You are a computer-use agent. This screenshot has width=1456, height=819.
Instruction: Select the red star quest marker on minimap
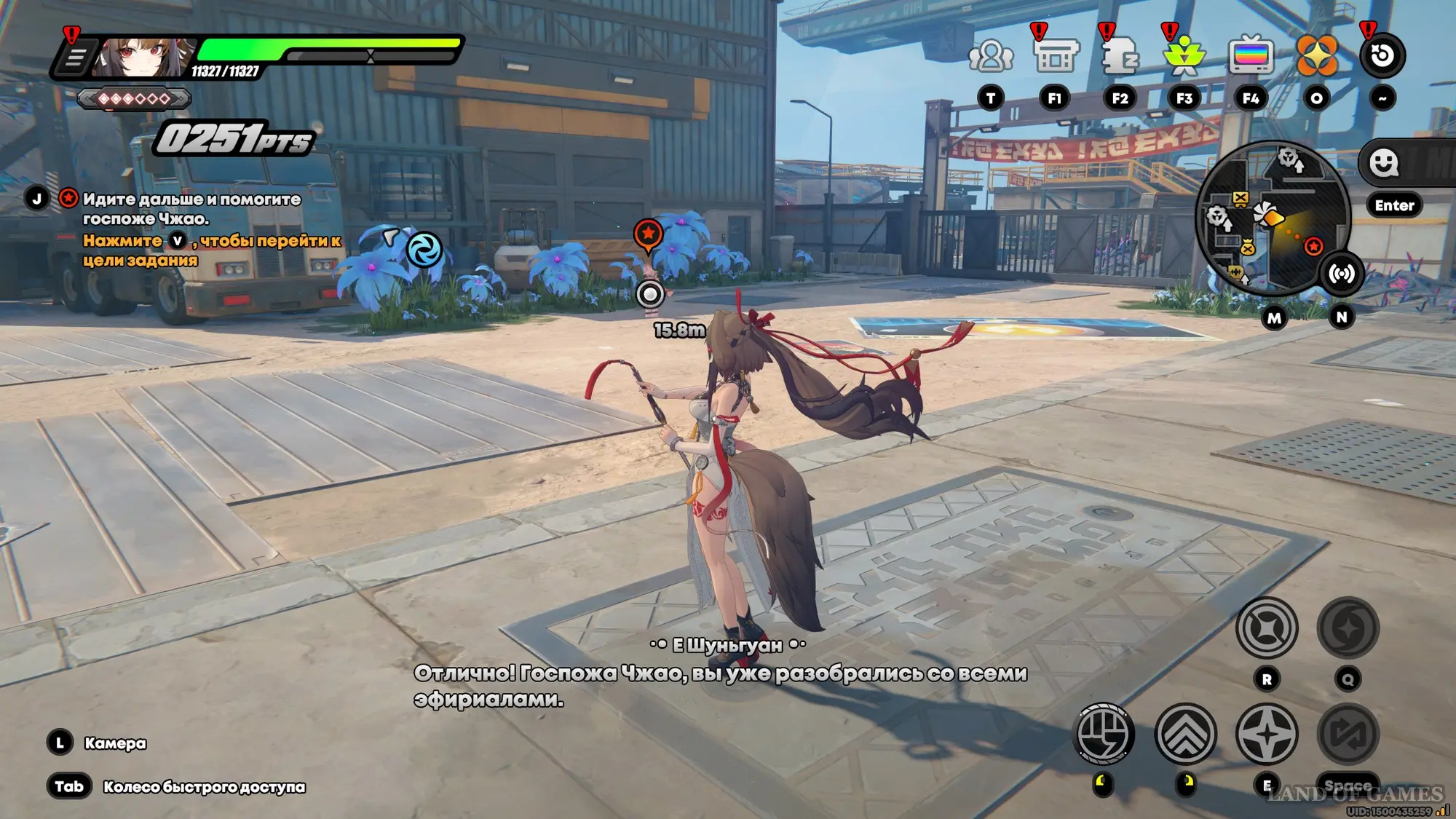pos(1313,247)
